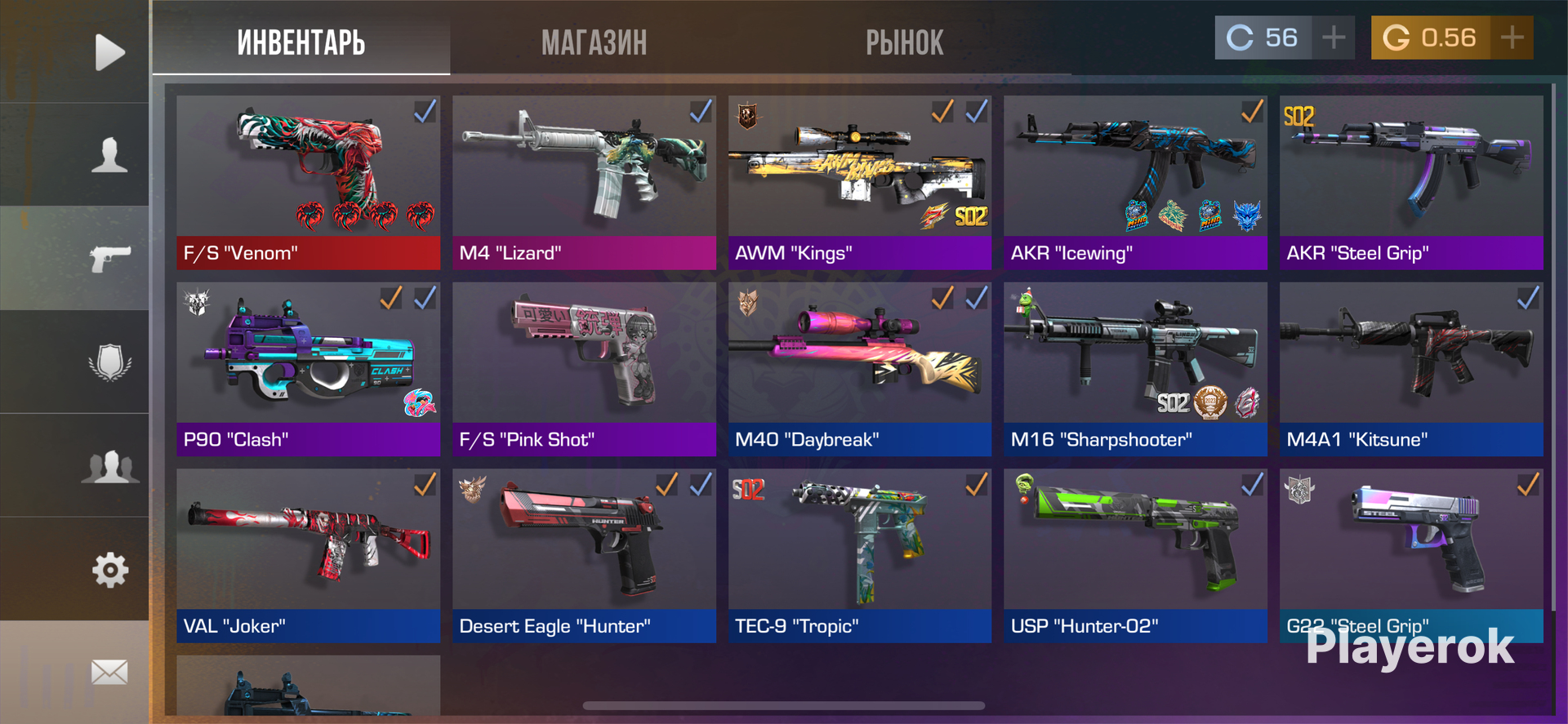This screenshot has width=1568, height=724.
Task: Select the F/S "Venom" pistol skin
Action: [308, 182]
